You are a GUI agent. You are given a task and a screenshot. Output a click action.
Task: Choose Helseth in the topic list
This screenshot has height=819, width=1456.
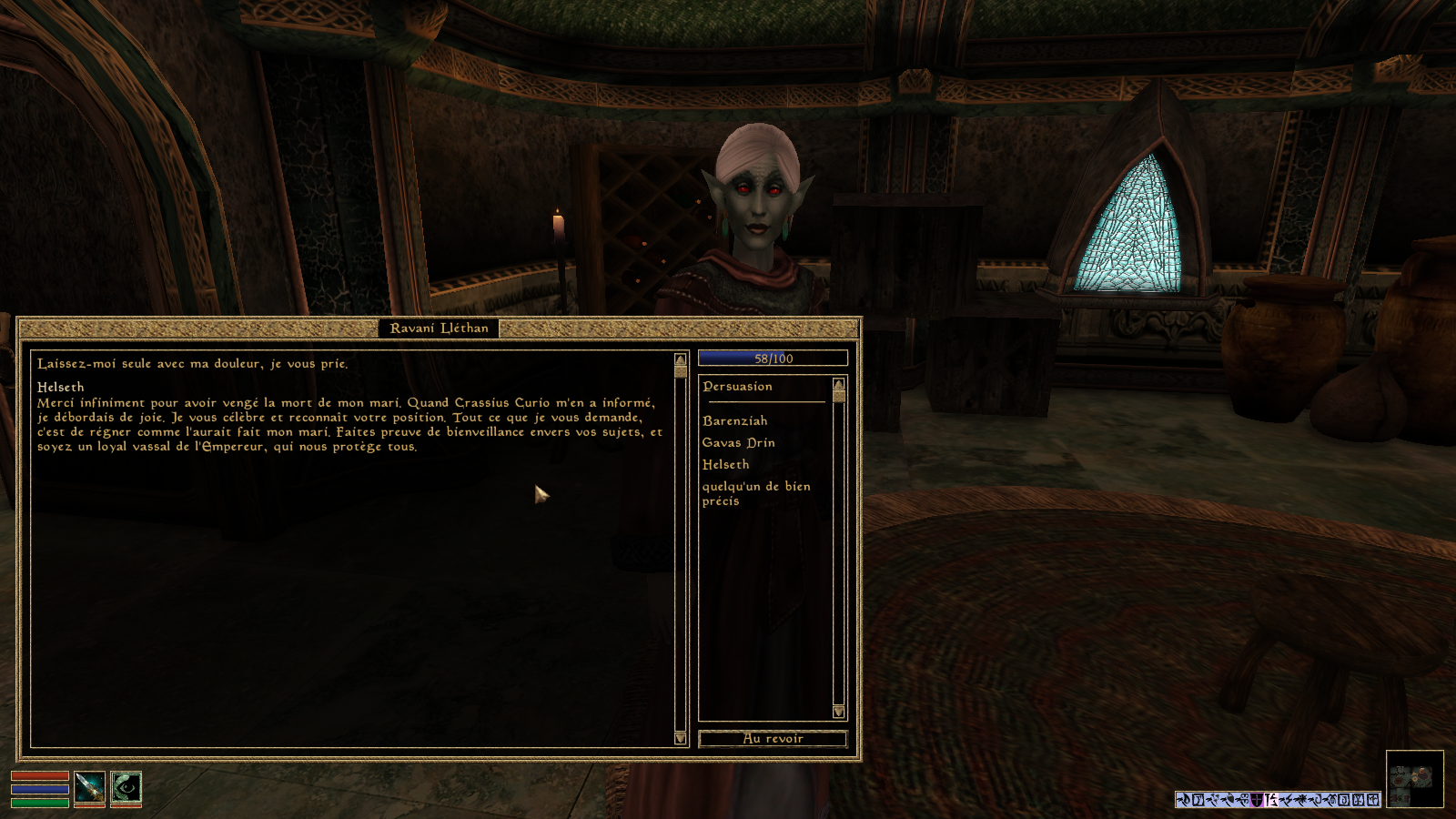[x=725, y=465]
